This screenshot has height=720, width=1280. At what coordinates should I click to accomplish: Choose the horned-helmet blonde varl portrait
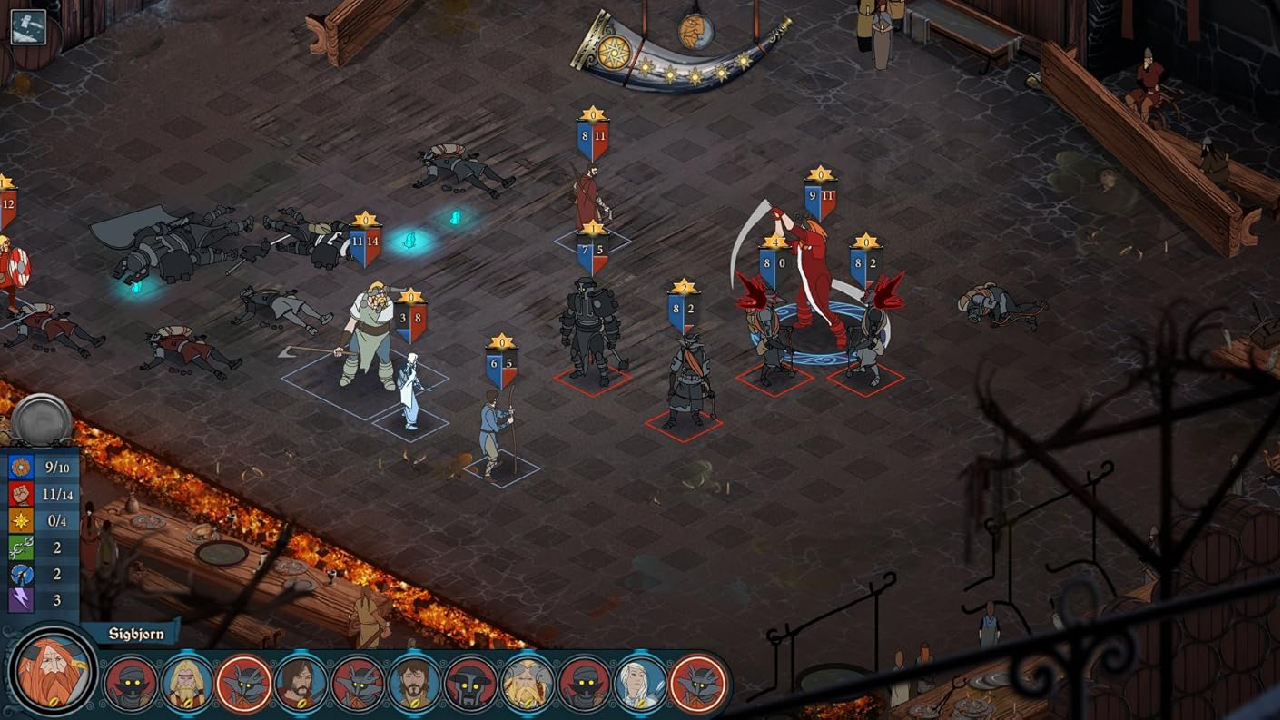[527, 683]
